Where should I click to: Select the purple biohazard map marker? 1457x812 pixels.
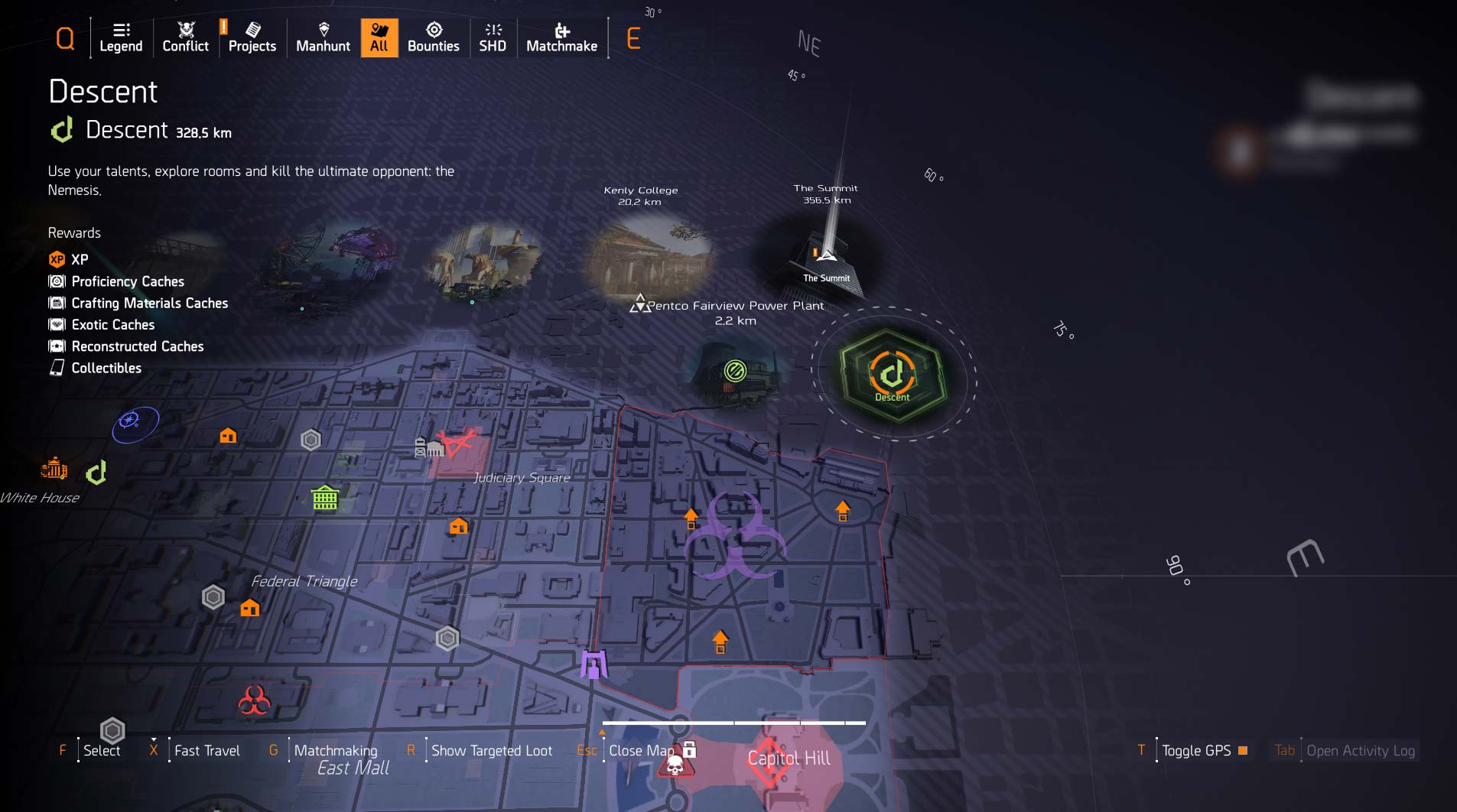734,535
